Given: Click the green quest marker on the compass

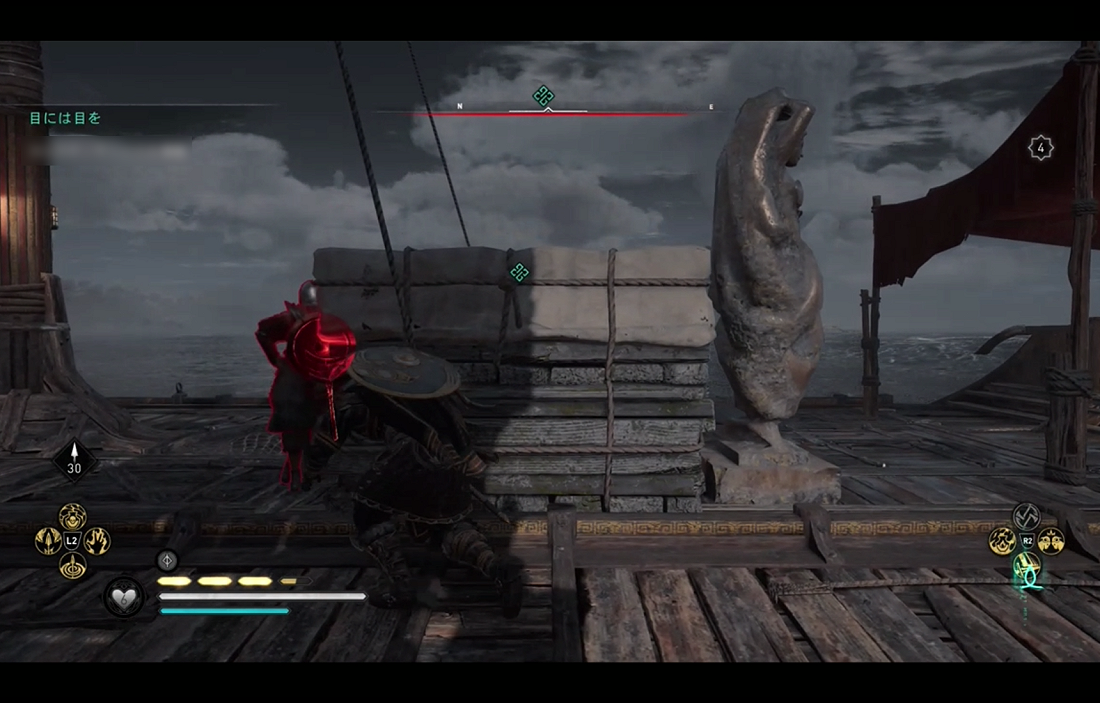Looking at the screenshot, I should click(543, 96).
